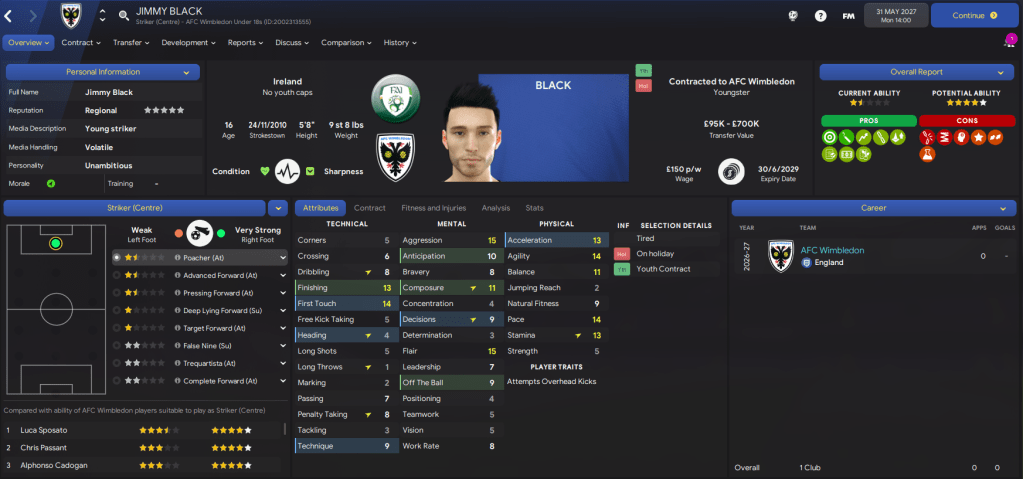Image resolution: width=1023 pixels, height=479 pixels.
Task: Go back with the left arrow
Action: coord(9,16)
